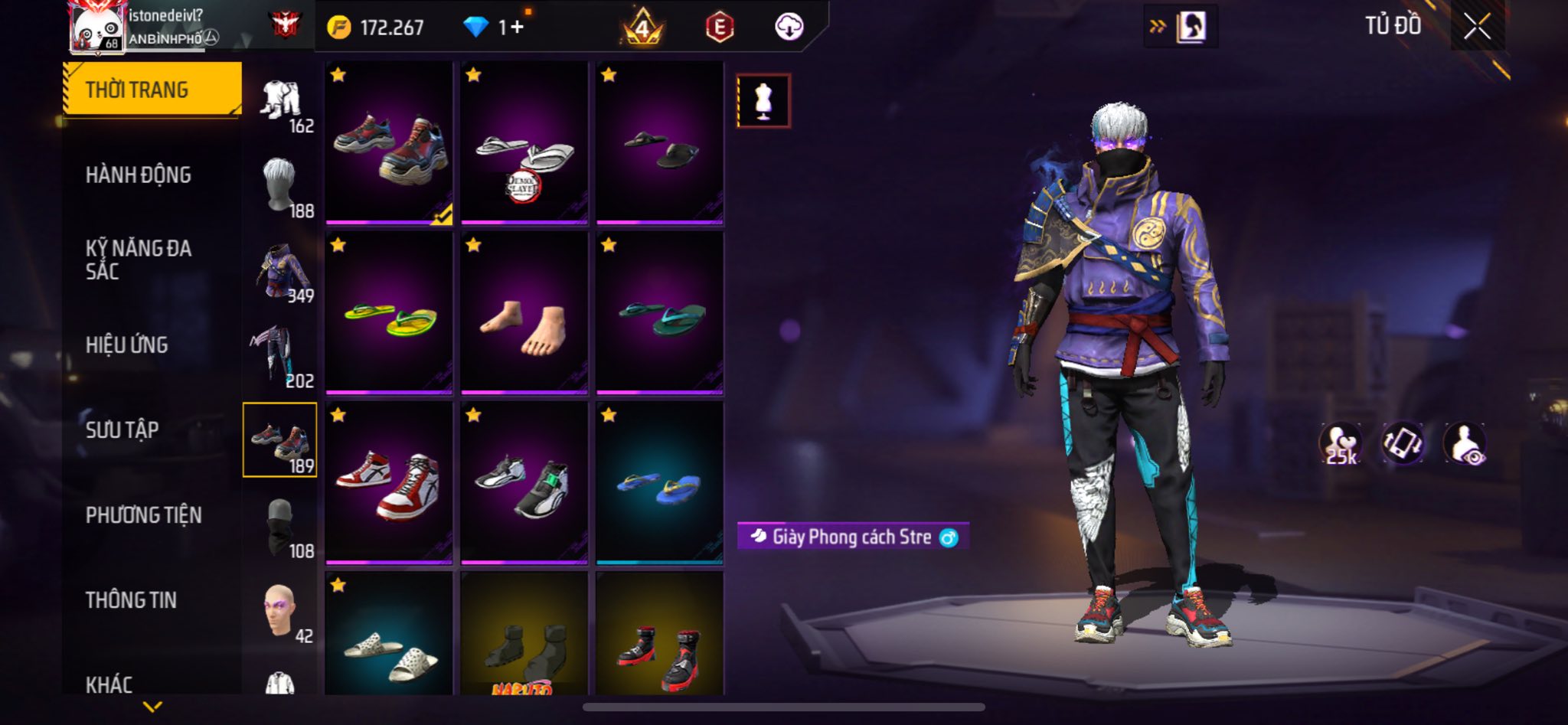Click the mannequin outfit preset icon

click(x=763, y=100)
